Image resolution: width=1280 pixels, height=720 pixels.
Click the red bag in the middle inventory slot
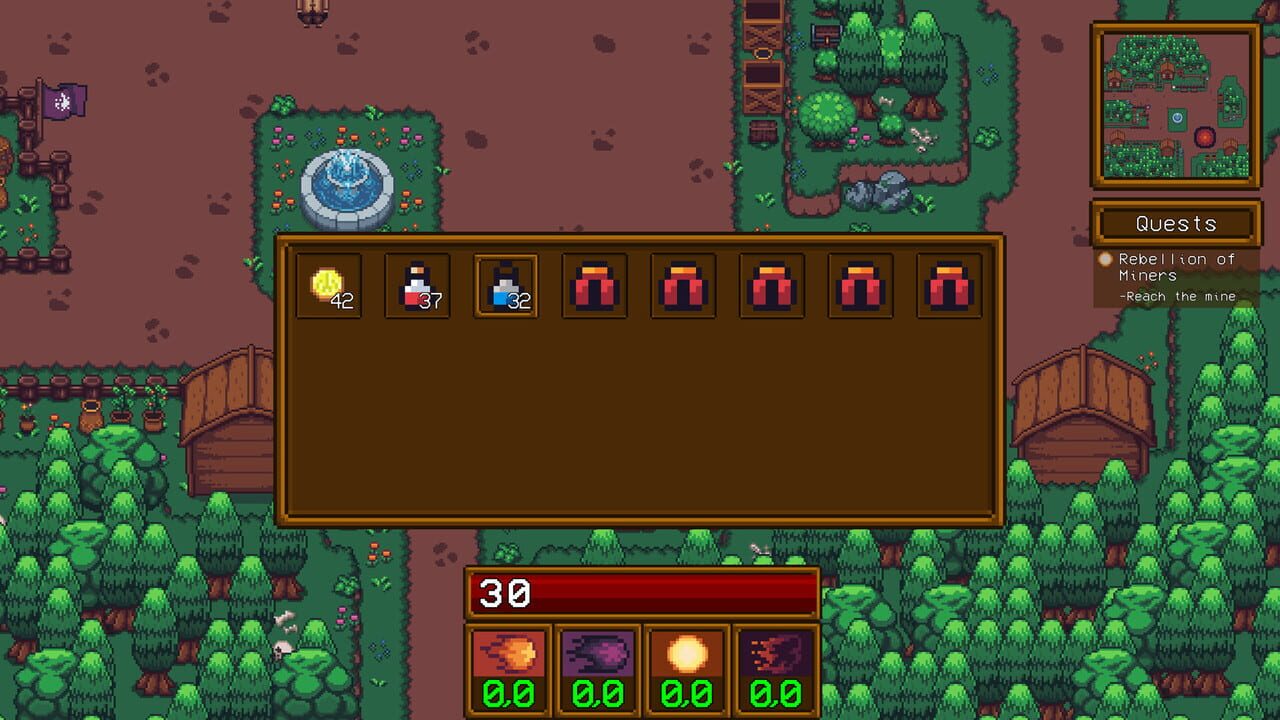tap(771, 285)
